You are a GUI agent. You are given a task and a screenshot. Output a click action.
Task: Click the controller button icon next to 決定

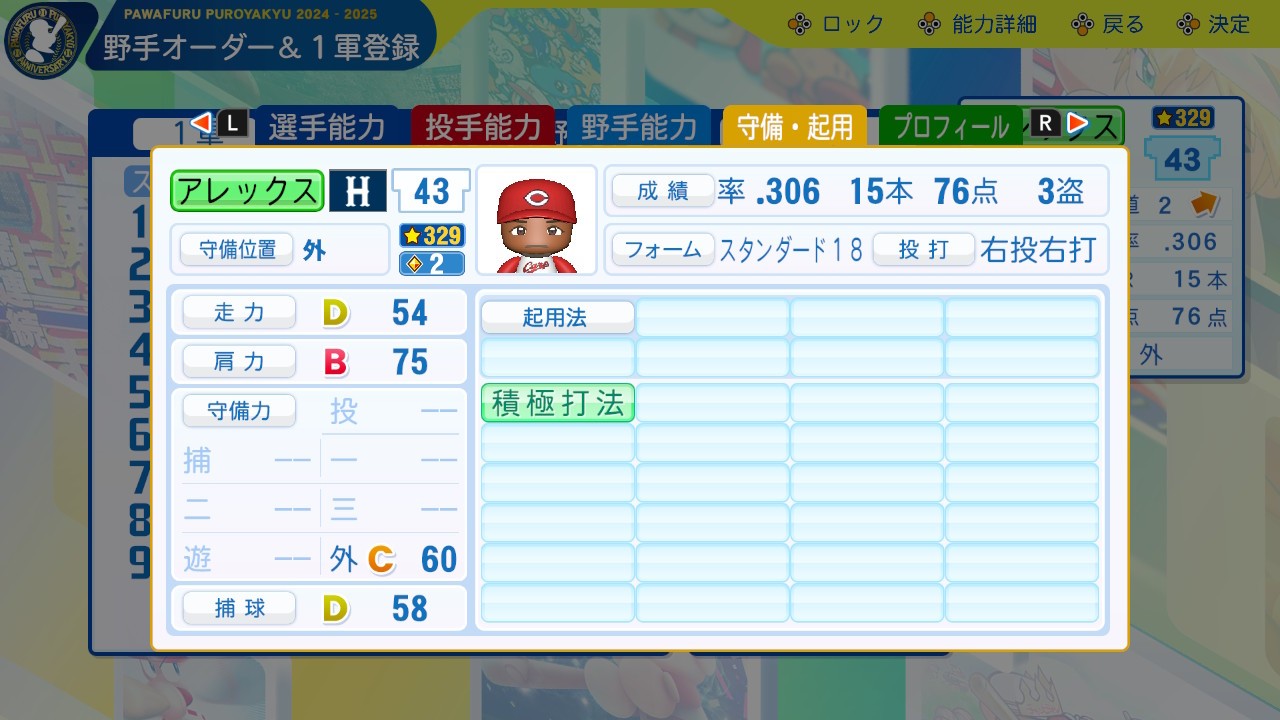click(1188, 22)
